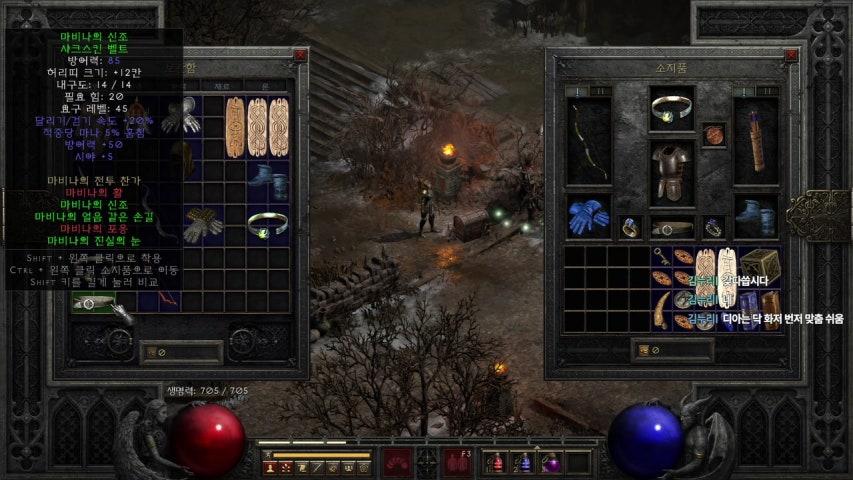Click the equipped quiver off-hand slot
Image resolution: width=853 pixels, height=480 pixels.
click(757, 142)
